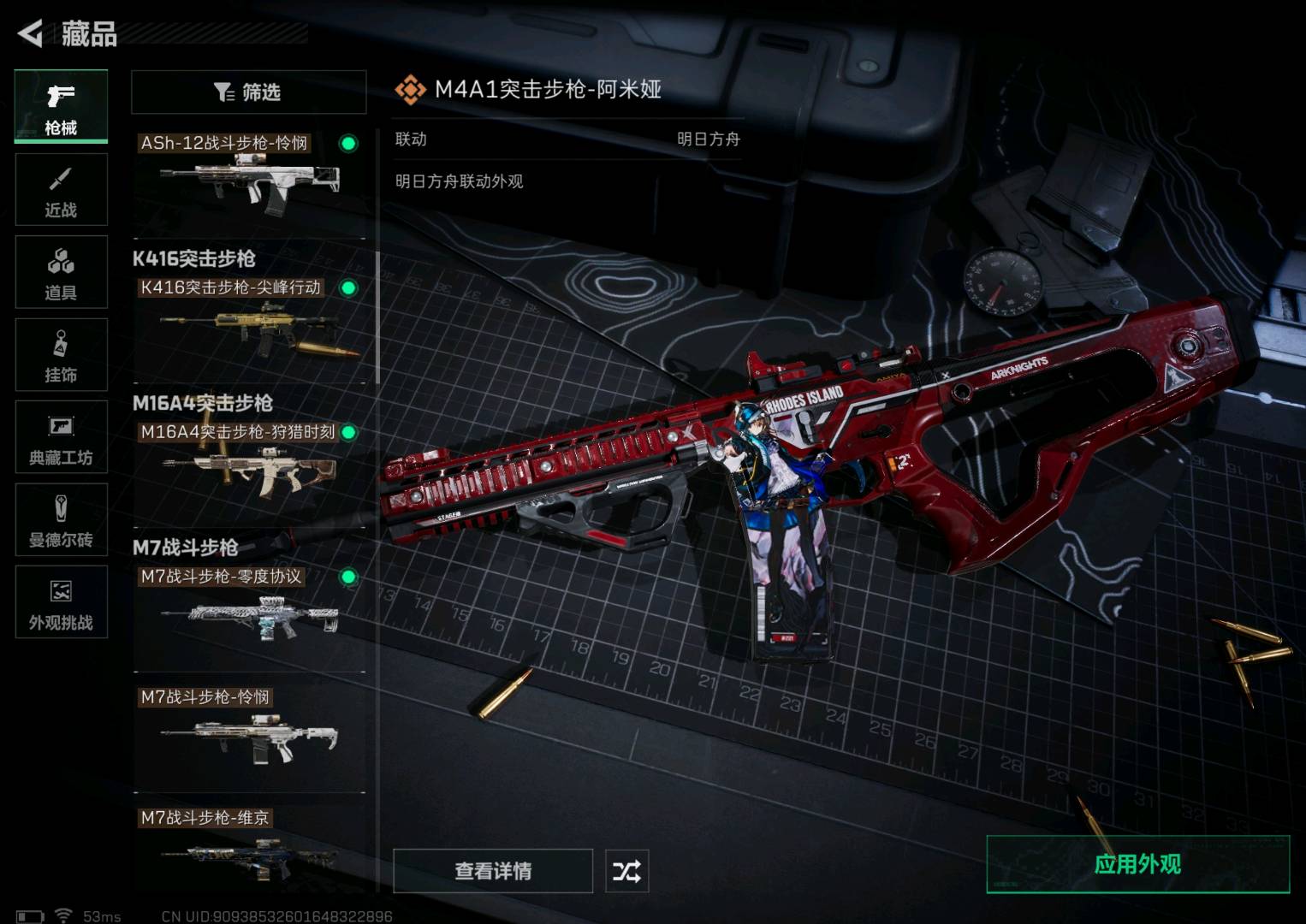The image size is (1306, 924).
Task: Click the 查看详情 details button
Action: 493,871
